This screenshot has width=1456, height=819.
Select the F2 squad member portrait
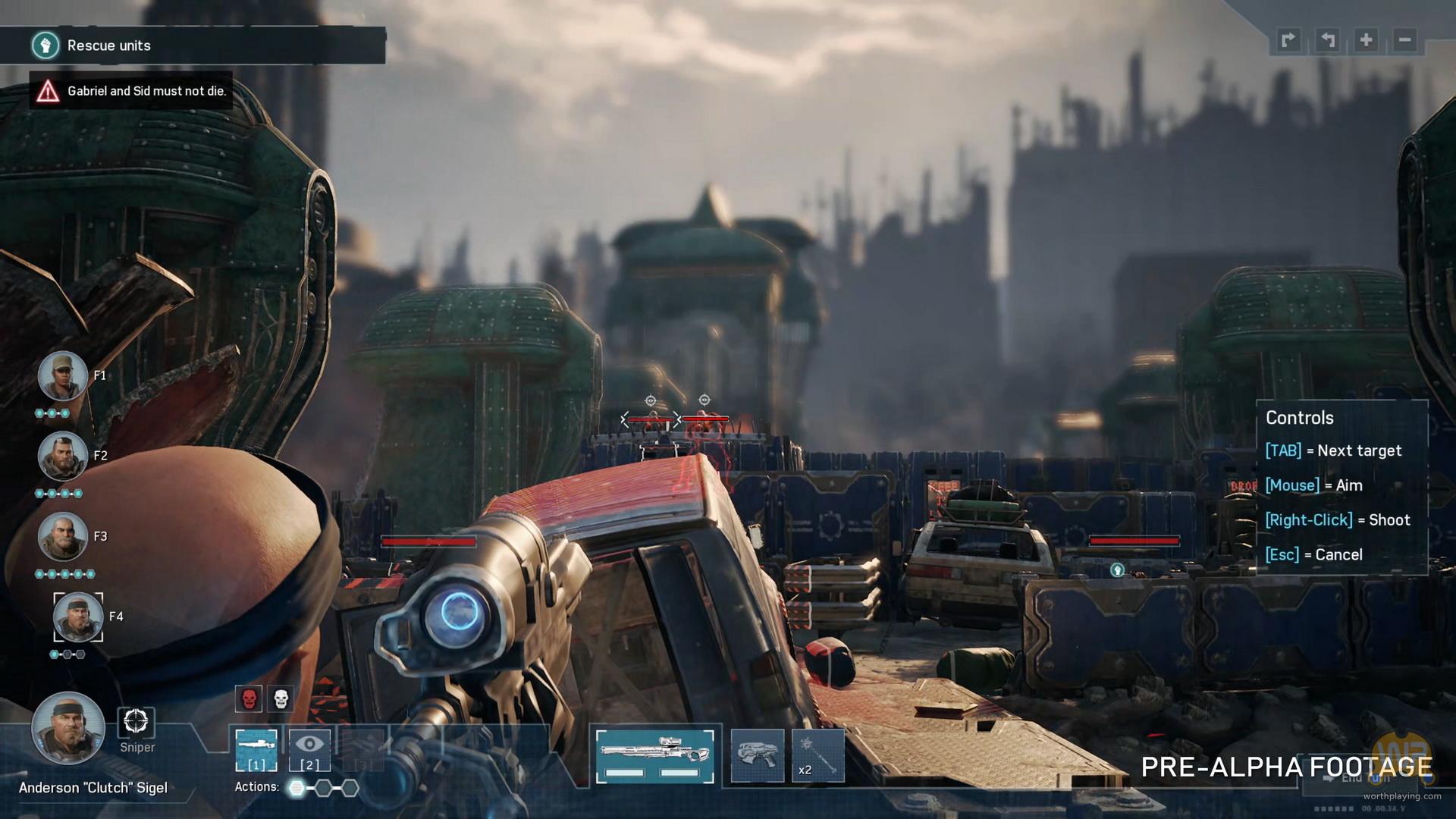tap(62, 457)
